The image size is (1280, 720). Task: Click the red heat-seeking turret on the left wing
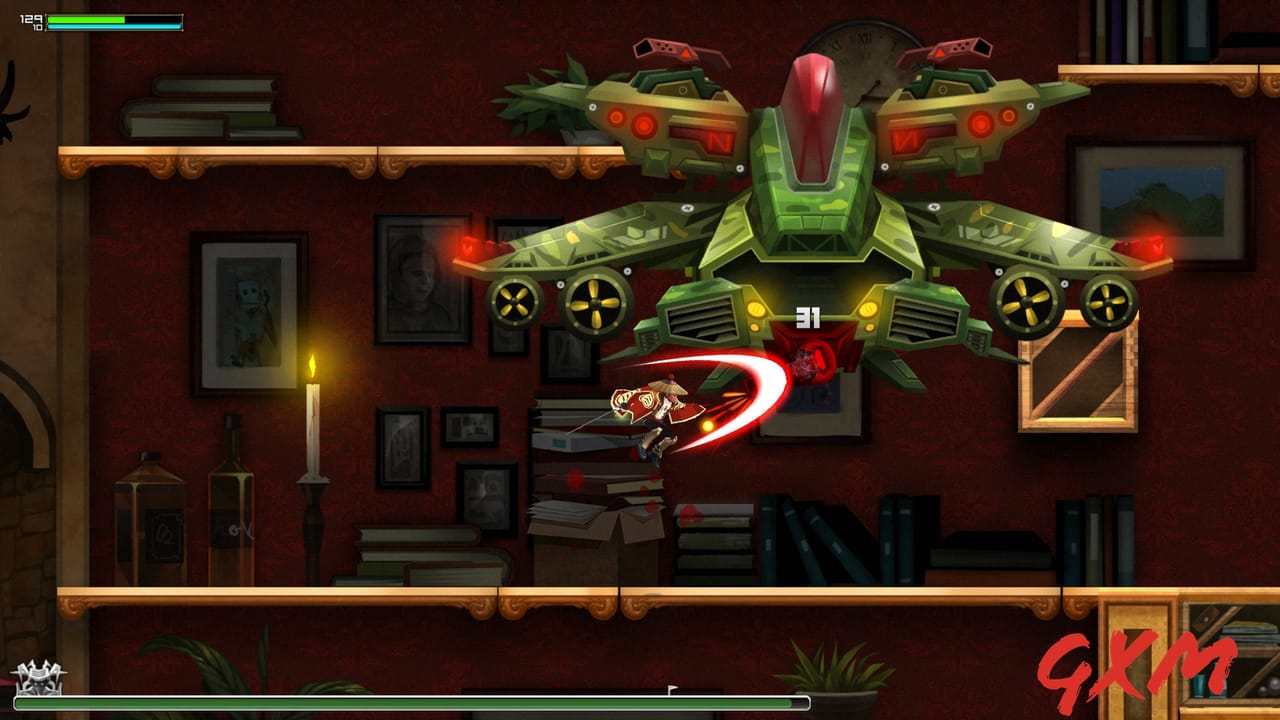pos(667,48)
